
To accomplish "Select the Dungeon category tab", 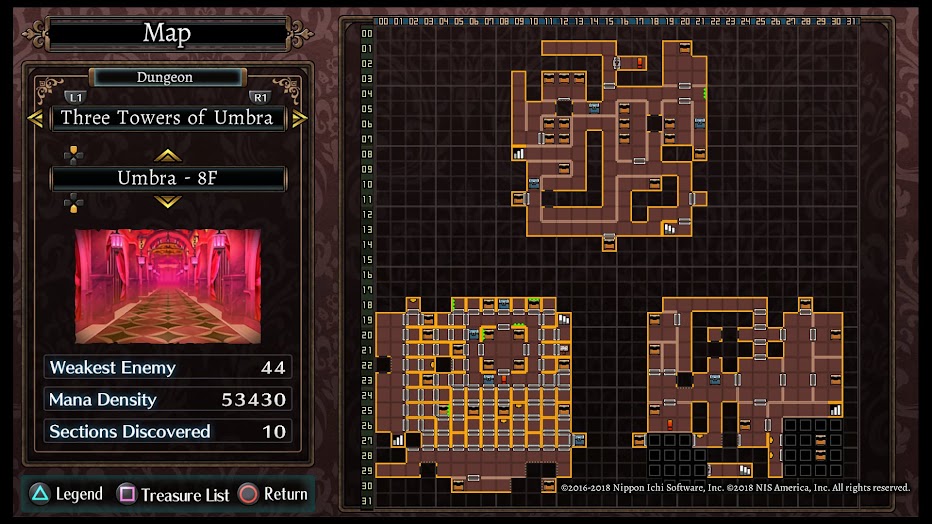I will click(x=165, y=77).
